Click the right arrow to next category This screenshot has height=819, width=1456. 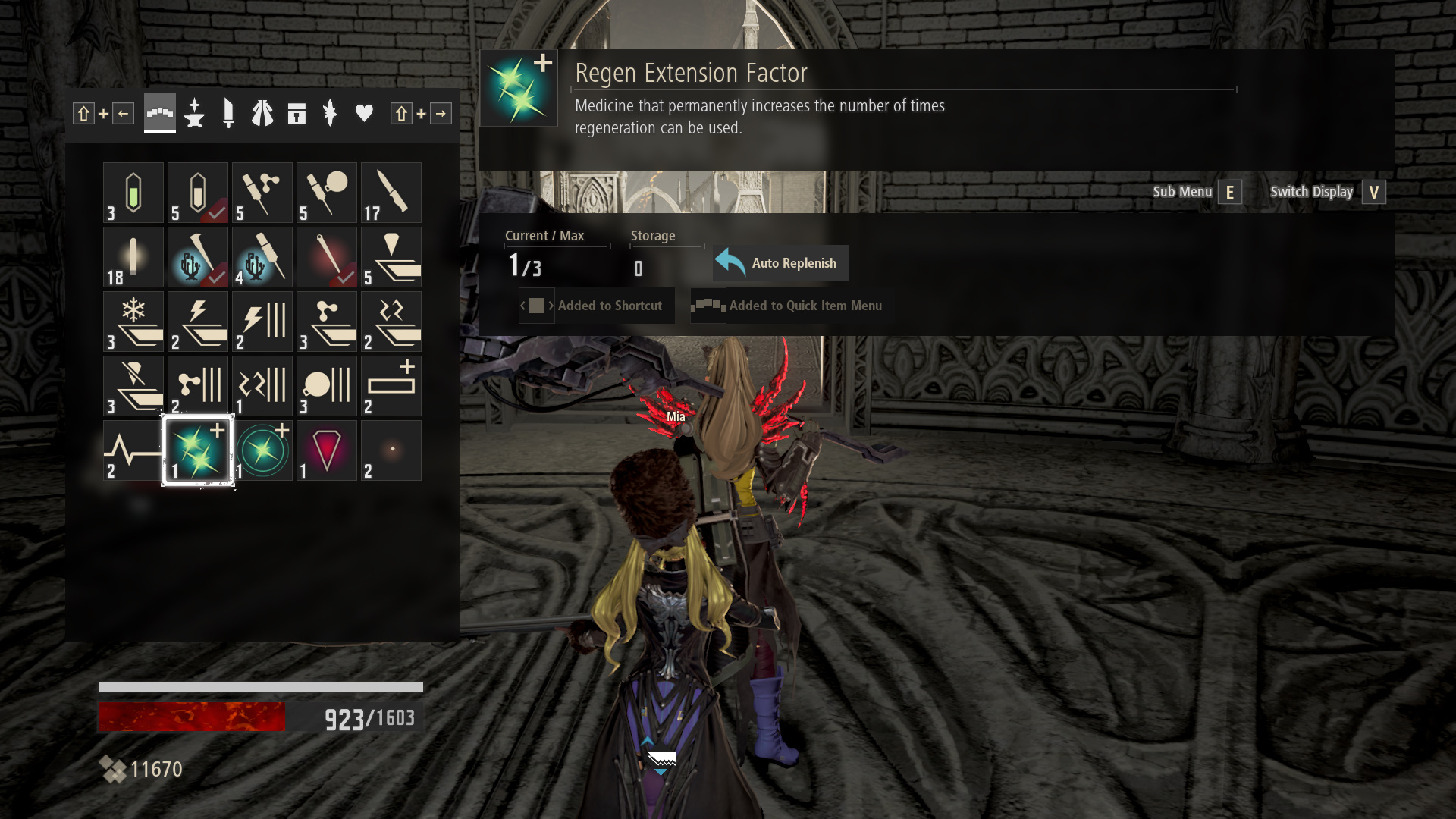point(441,113)
